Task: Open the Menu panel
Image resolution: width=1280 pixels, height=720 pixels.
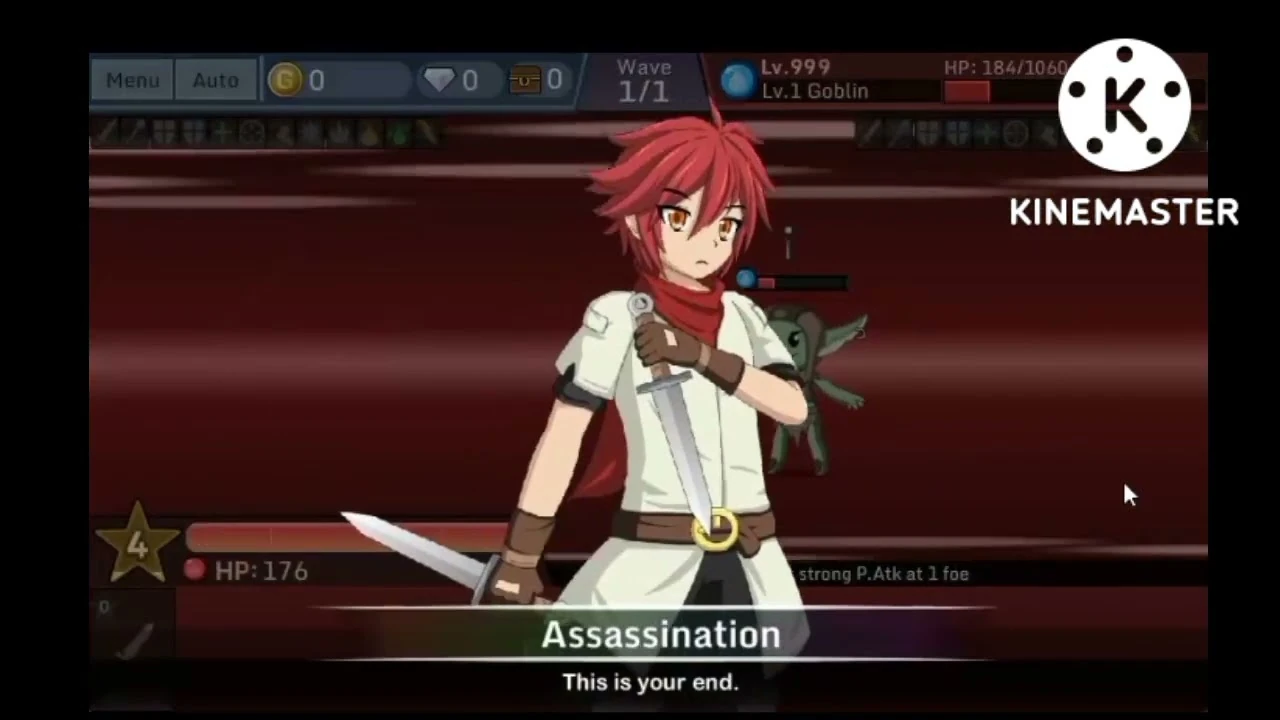Action: [132, 80]
